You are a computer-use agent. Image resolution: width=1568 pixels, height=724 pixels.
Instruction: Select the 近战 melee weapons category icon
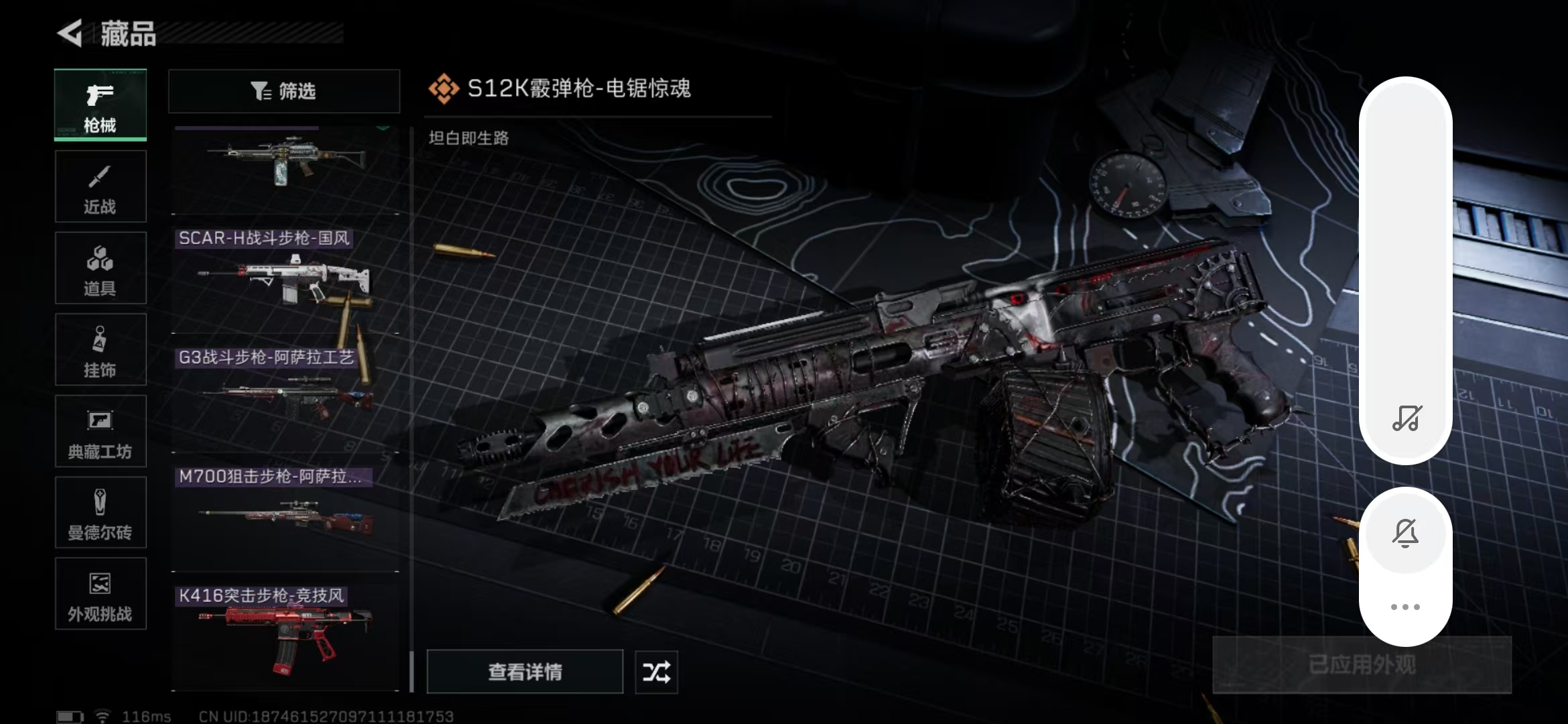tap(101, 186)
